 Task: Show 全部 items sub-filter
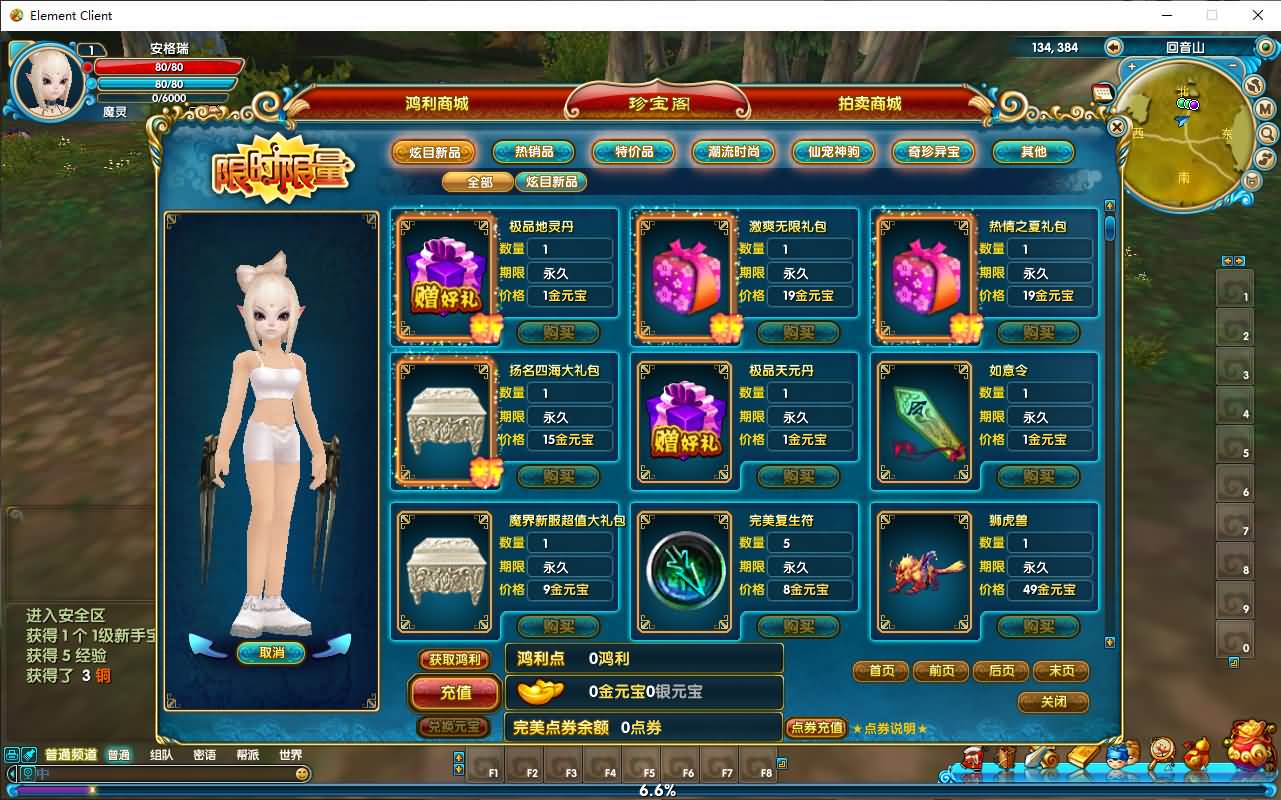480,182
